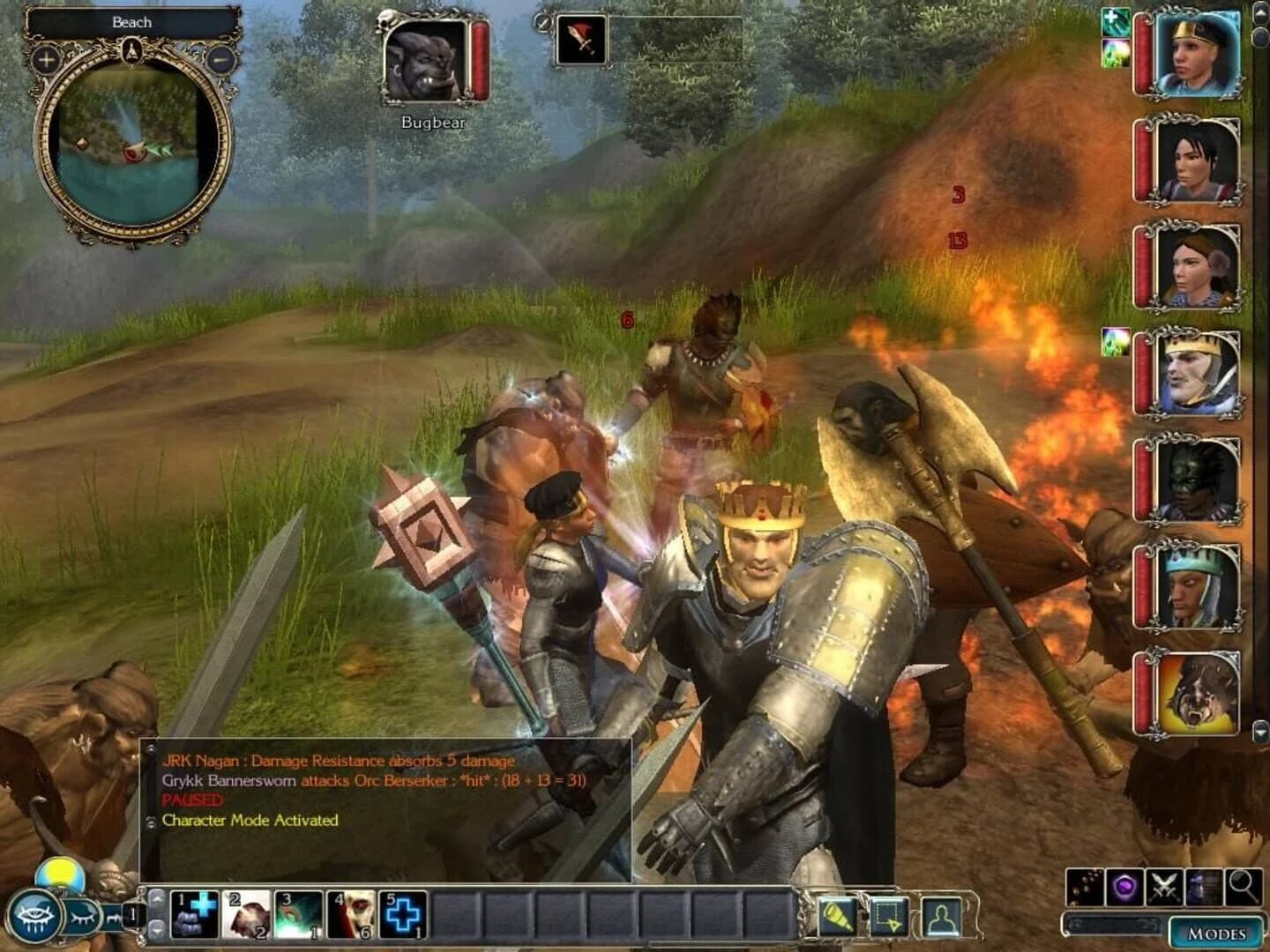Viewport: 1270px width, 952px height.
Task: Click the crossed swords attack icon near Modes
Action: tap(1163, 885)
